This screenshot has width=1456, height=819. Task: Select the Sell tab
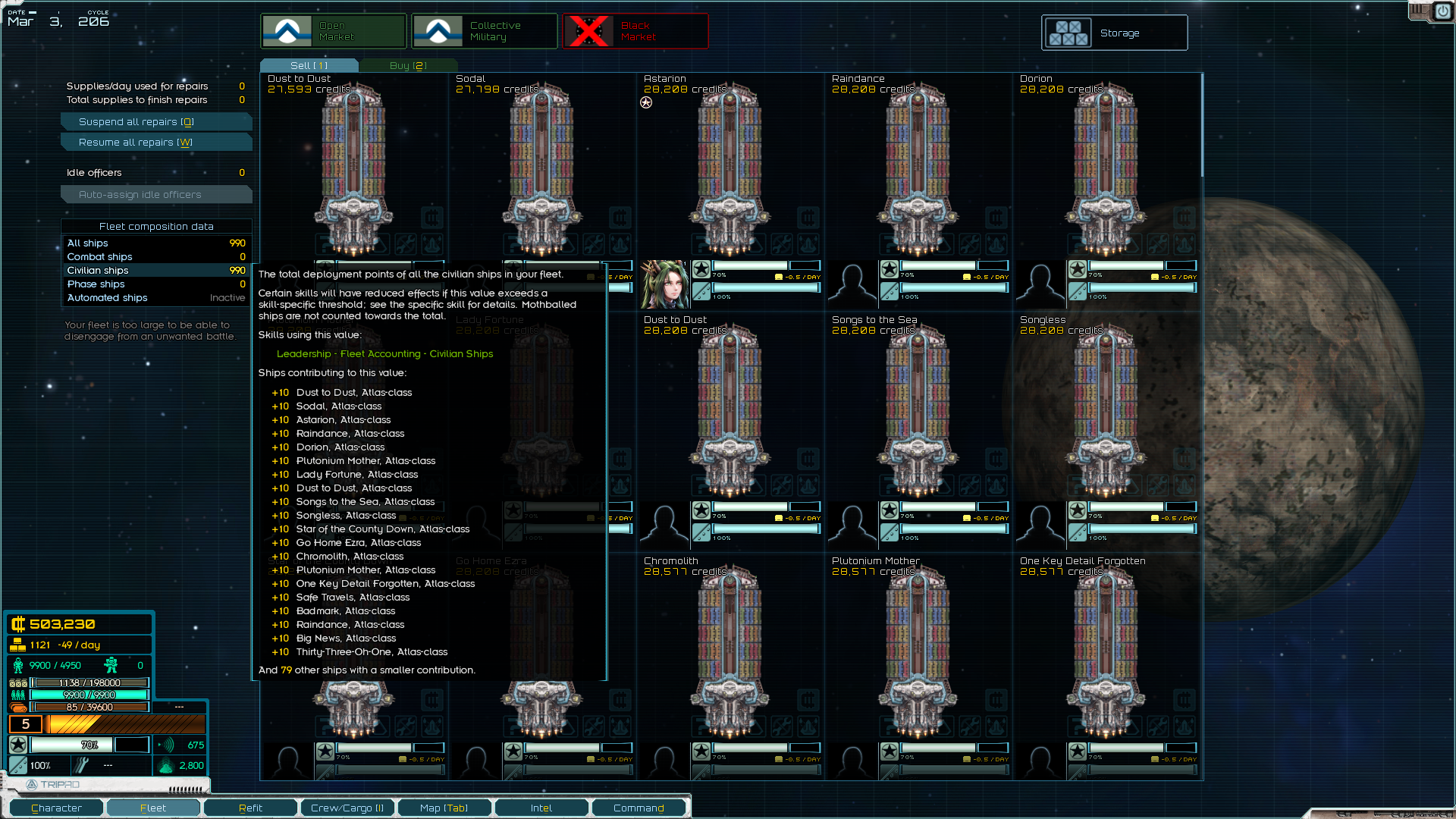(309, 66)
